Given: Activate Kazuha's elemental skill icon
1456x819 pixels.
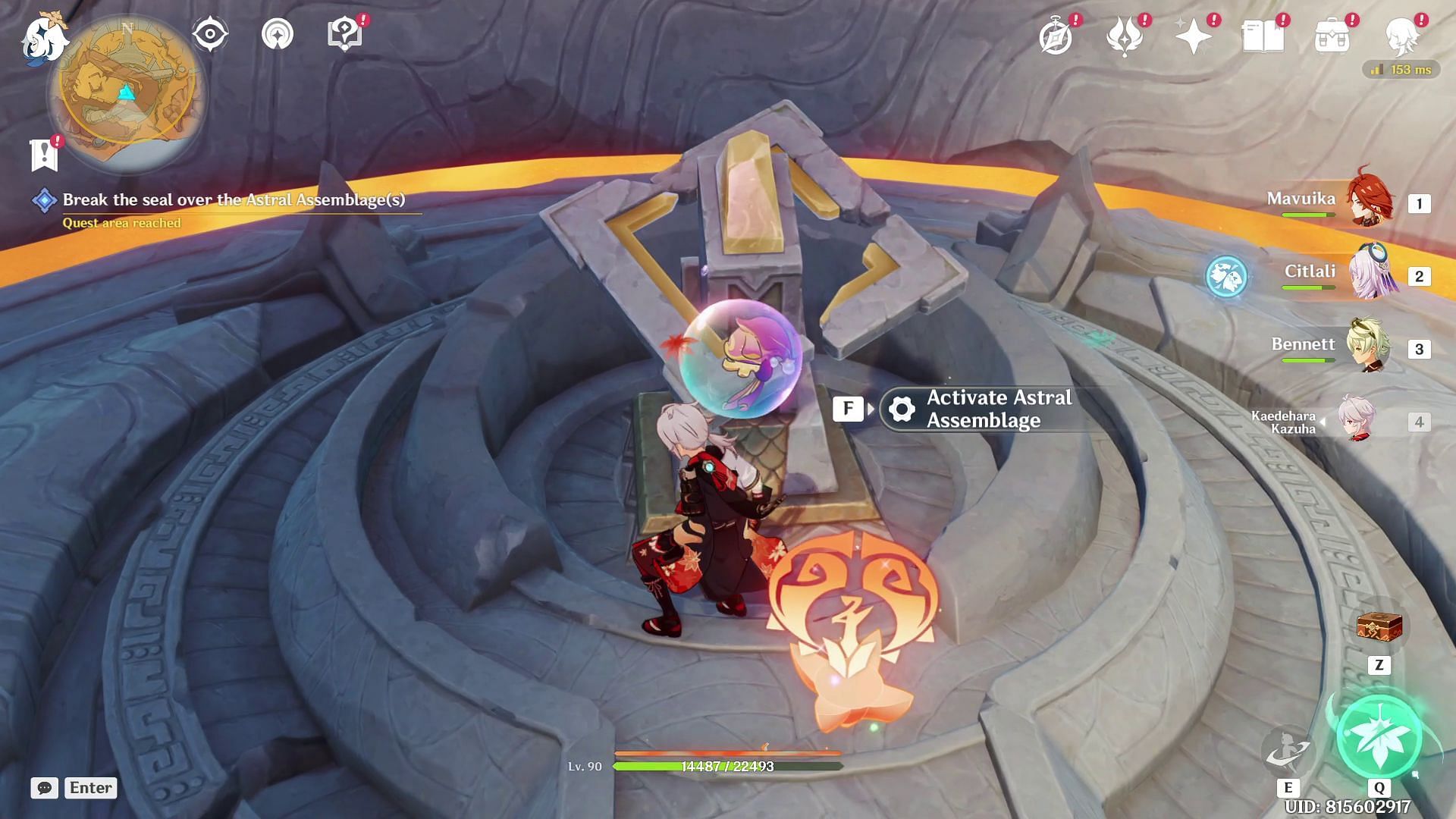Looking at the screenshot, I should pyautogui.click(x=1288, y=749).
